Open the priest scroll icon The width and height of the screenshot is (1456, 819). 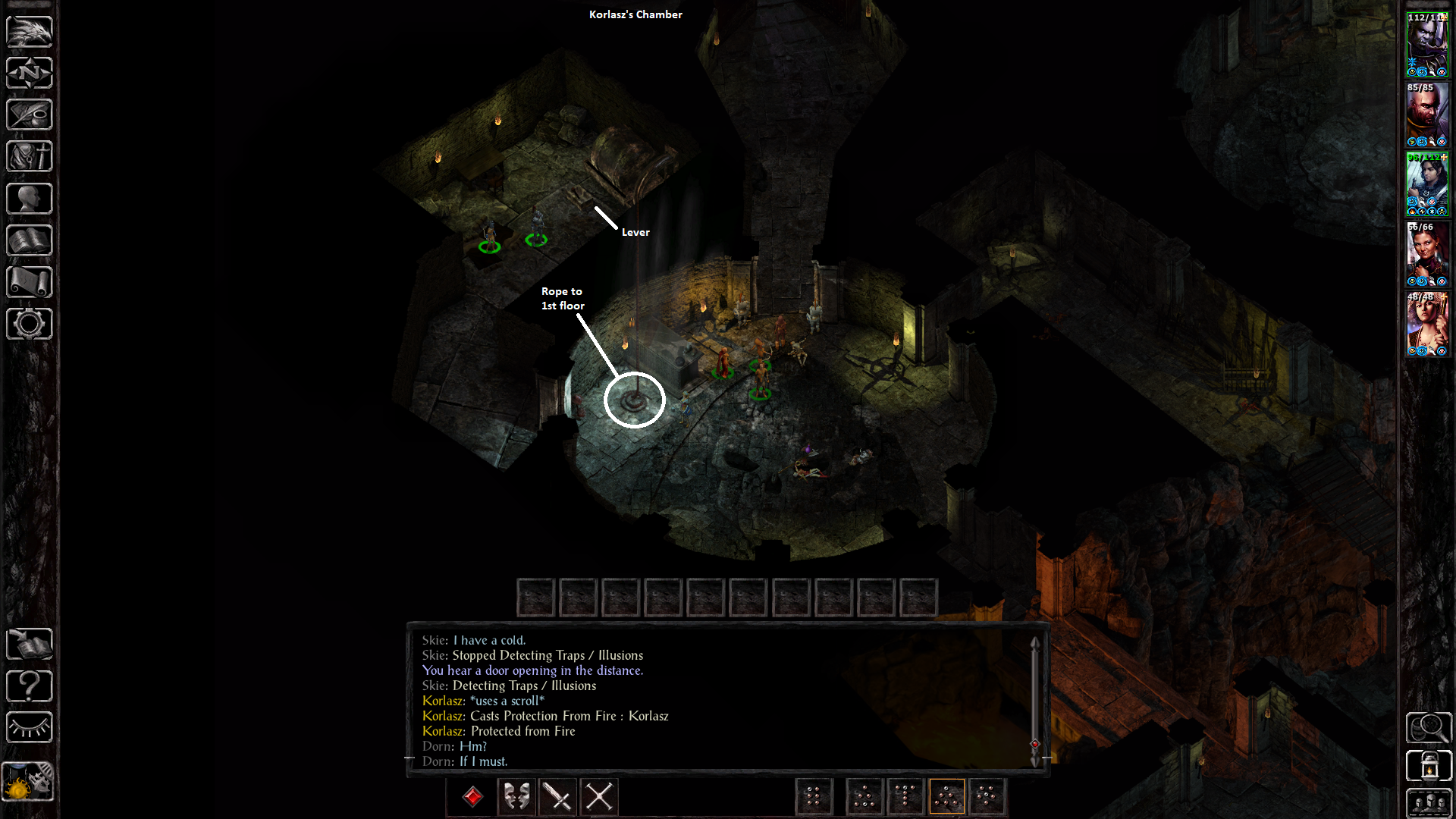(30, 282)
